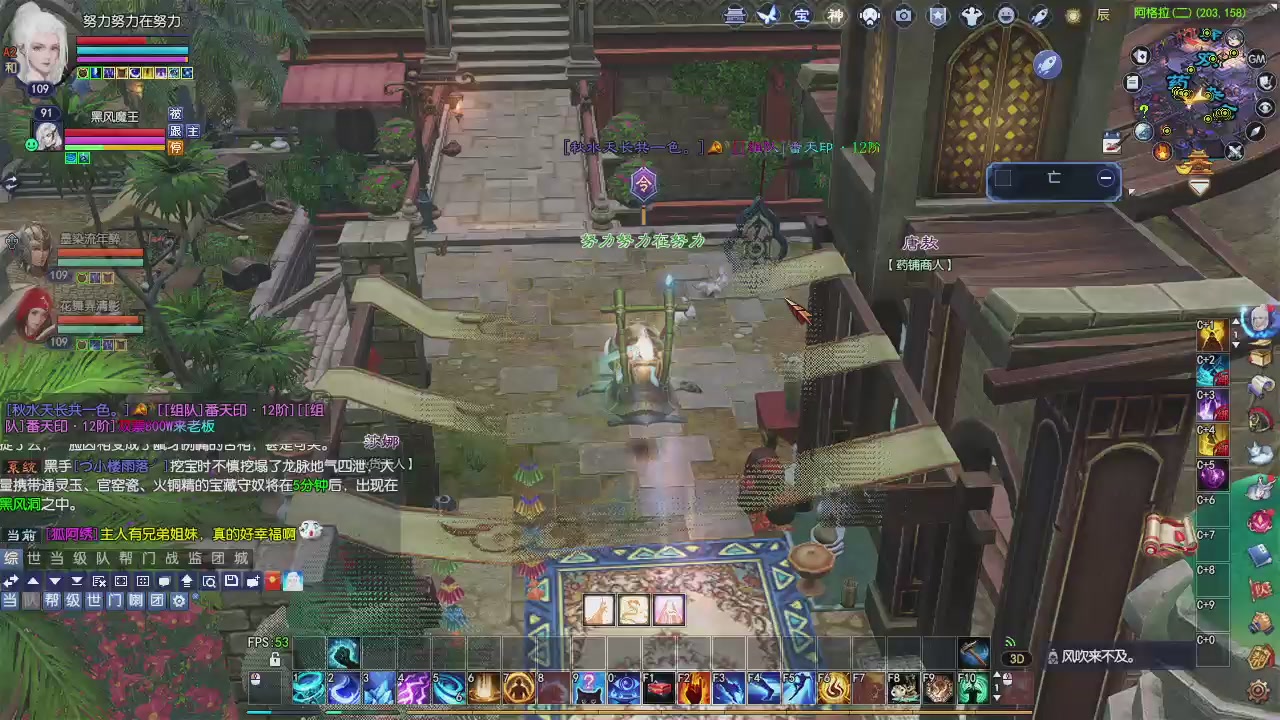Click the 神 icon on the top bar

pyautogui.click(x=834, y=15)
